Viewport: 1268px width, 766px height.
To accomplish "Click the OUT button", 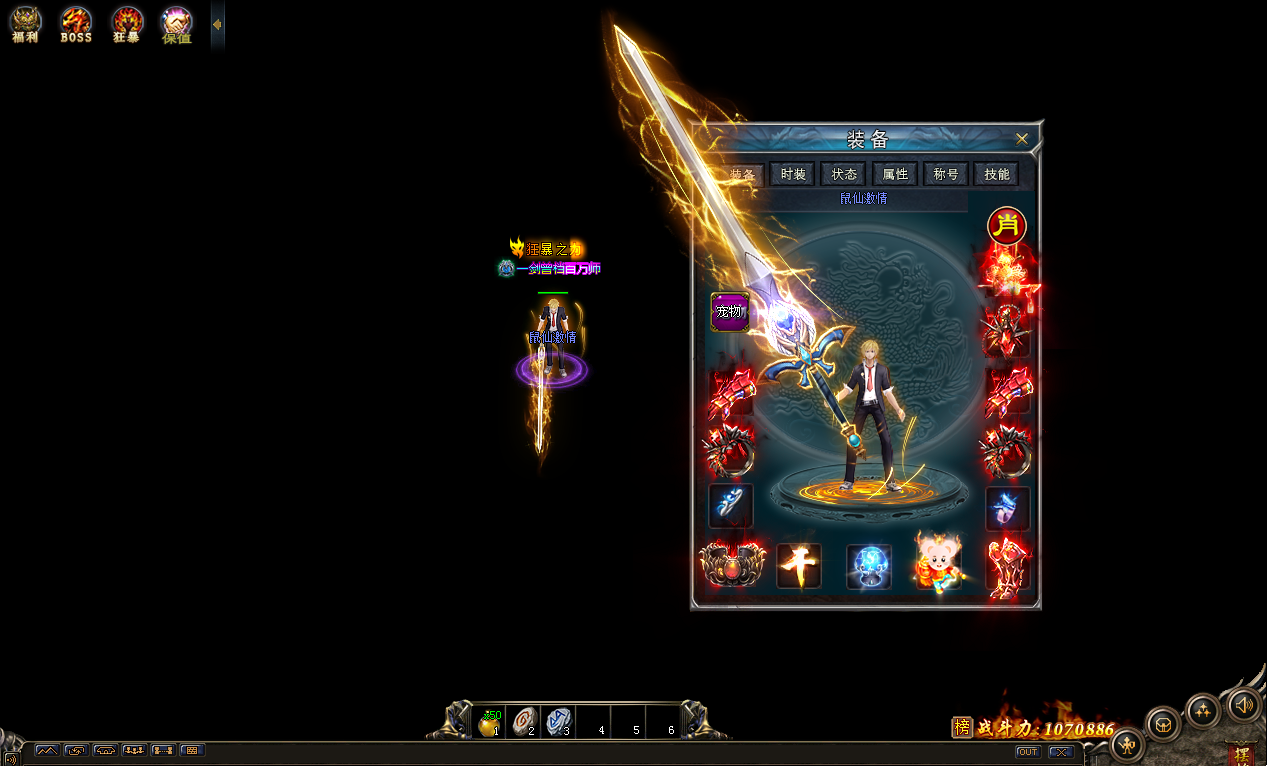I will click(1027, 752).
